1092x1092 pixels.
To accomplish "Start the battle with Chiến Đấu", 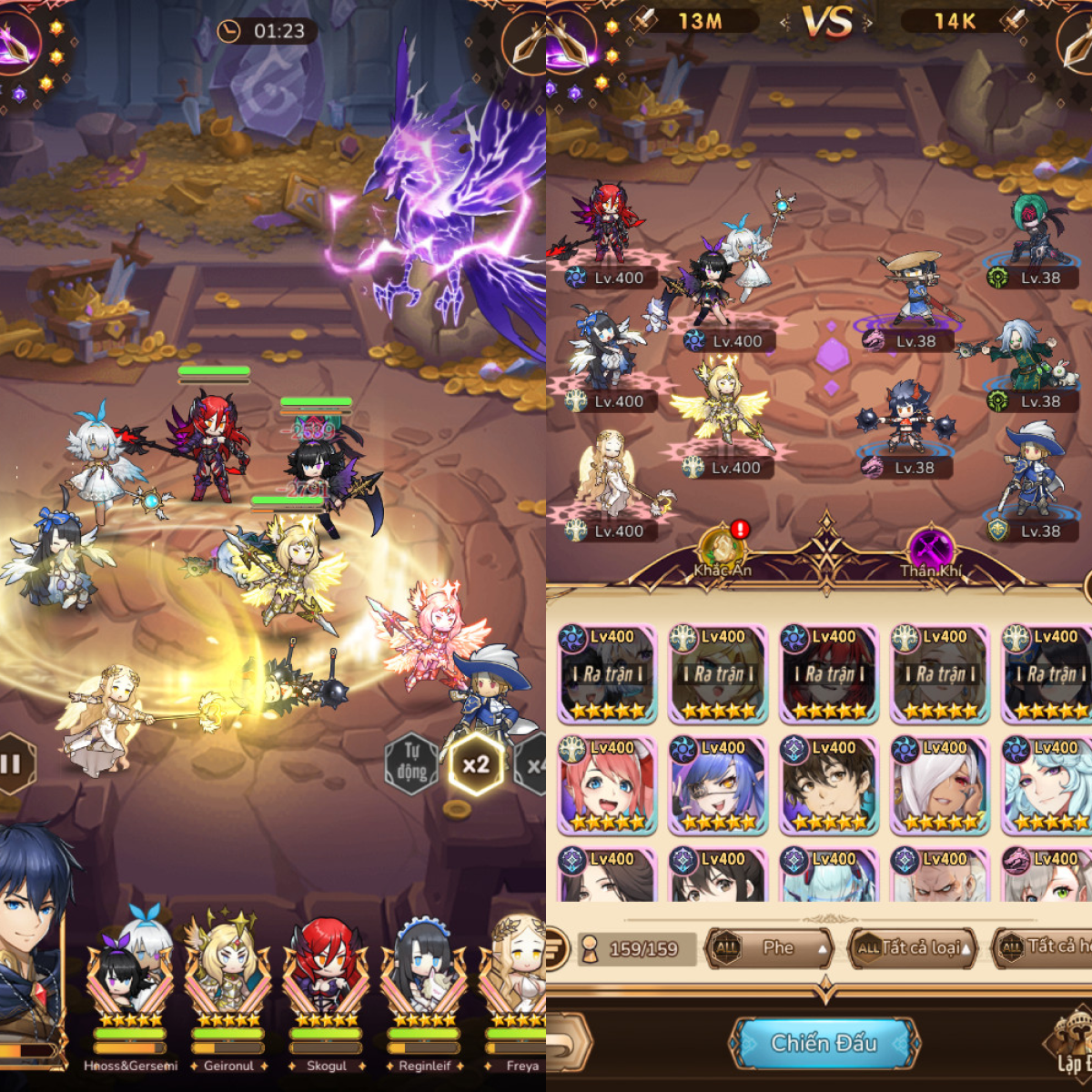I will pos(824,1043).
